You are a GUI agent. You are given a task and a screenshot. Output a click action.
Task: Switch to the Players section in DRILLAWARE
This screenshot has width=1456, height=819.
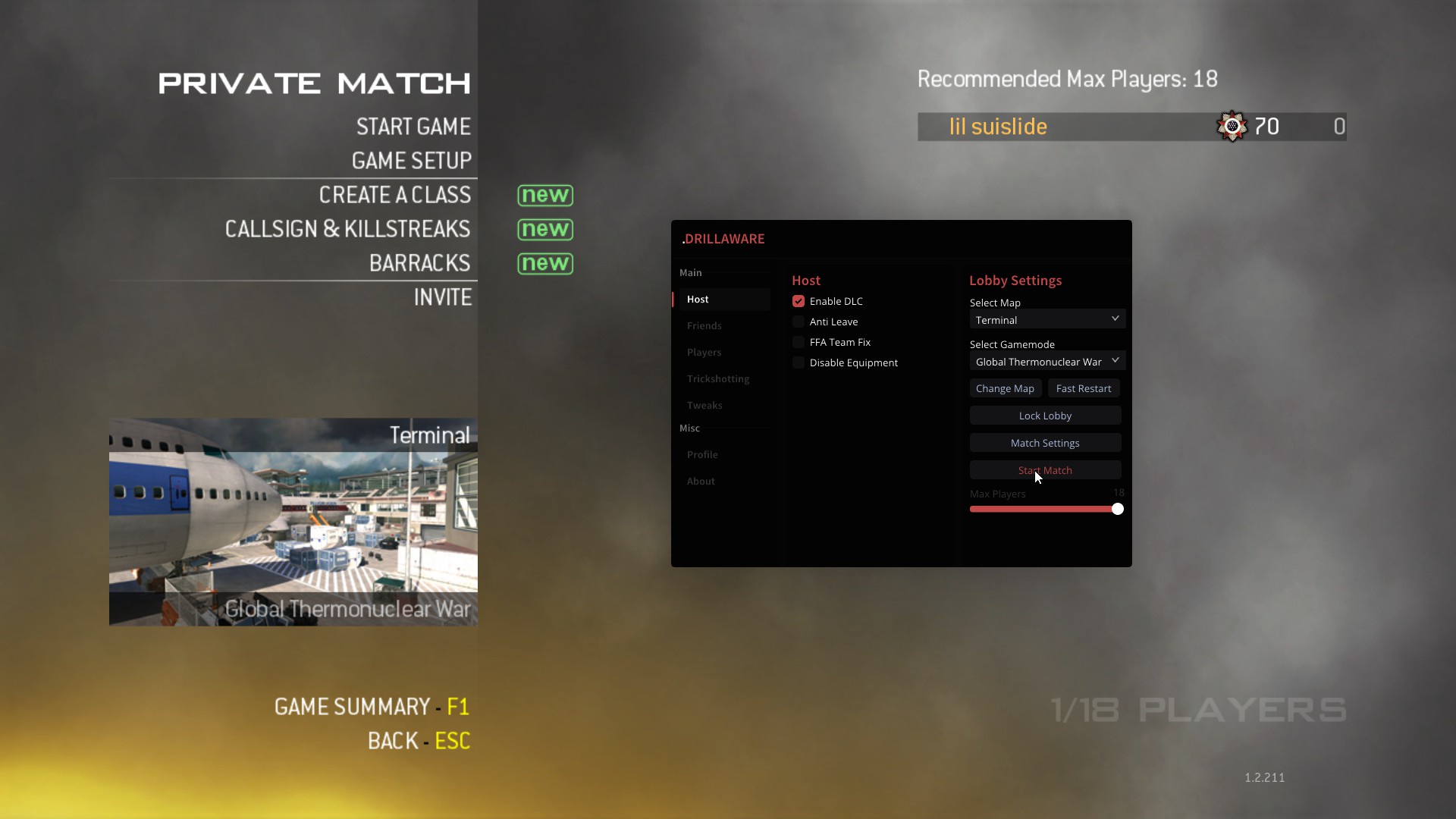click(x=704, y=352)
